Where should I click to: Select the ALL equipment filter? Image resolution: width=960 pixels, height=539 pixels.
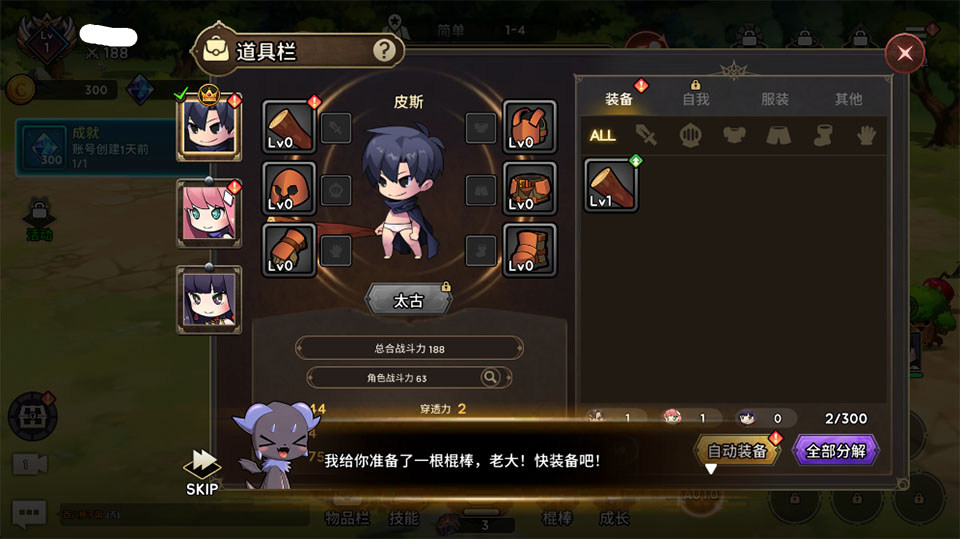(603, 135)
